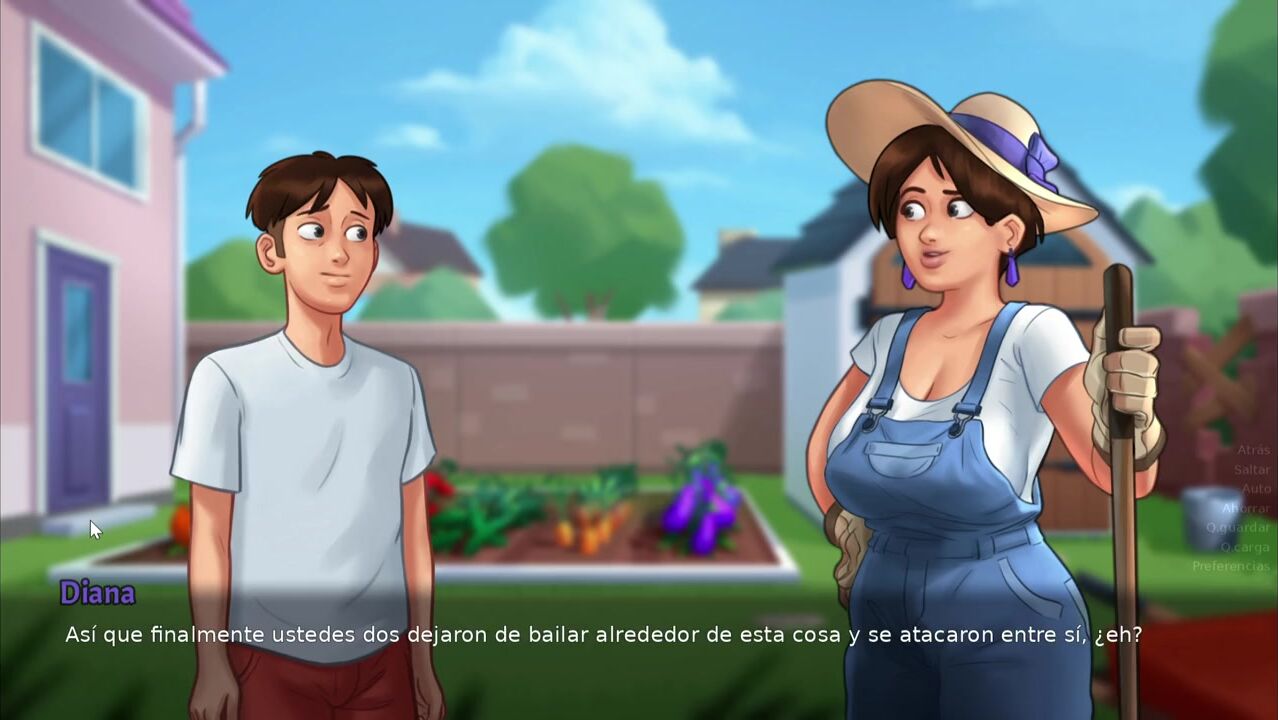Skip dialogue using Saltar

click(1251, 470)
